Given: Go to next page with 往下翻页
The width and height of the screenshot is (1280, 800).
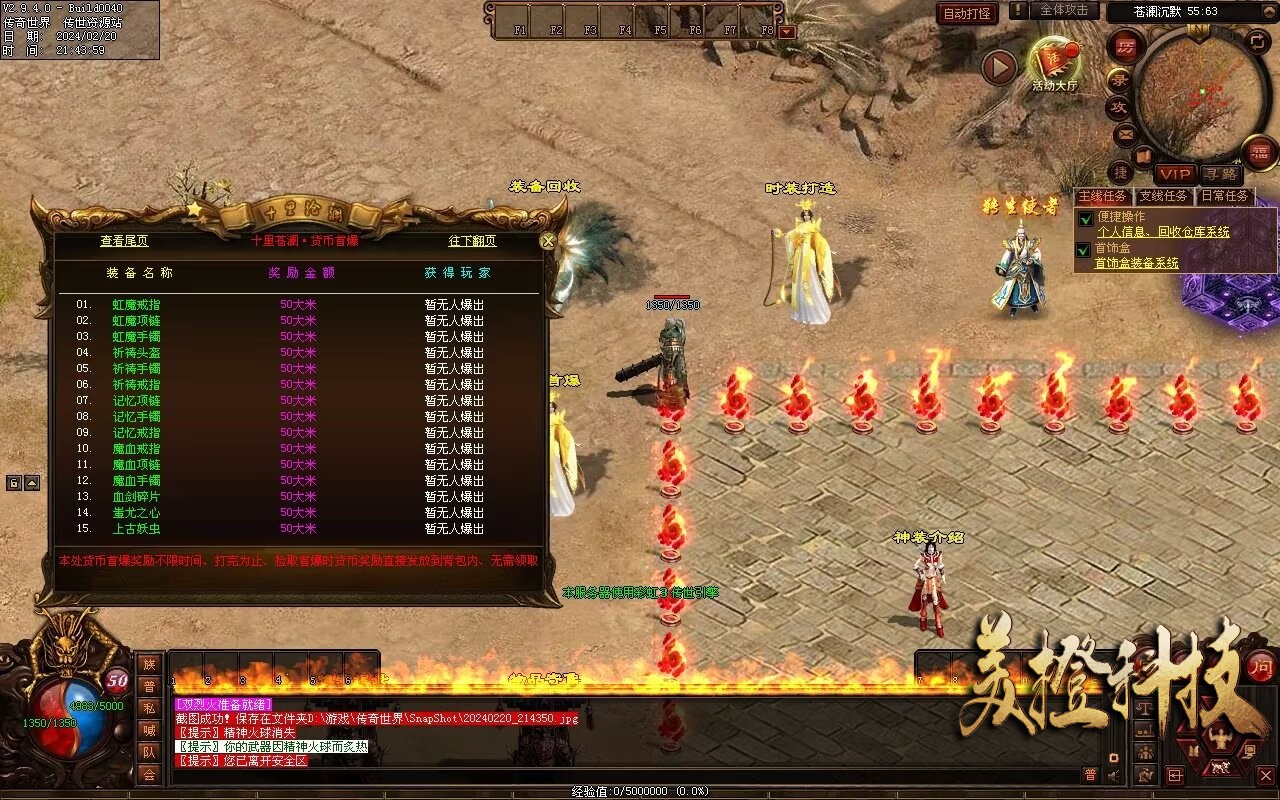Looking at the screenshot, I should (x=472, y=241).
